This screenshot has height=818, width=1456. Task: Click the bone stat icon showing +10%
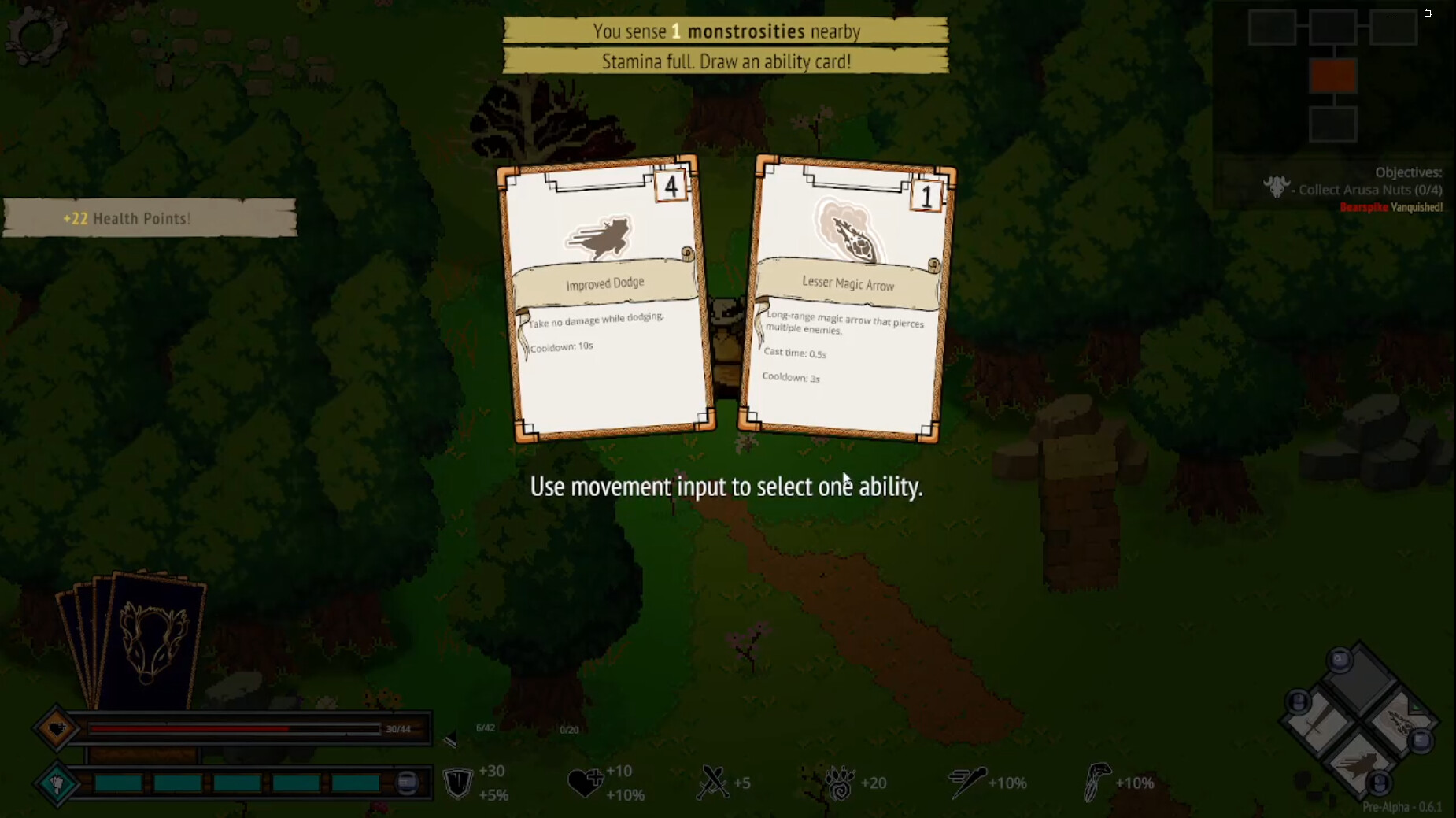pyautogui.click(x=1097, y=781)
